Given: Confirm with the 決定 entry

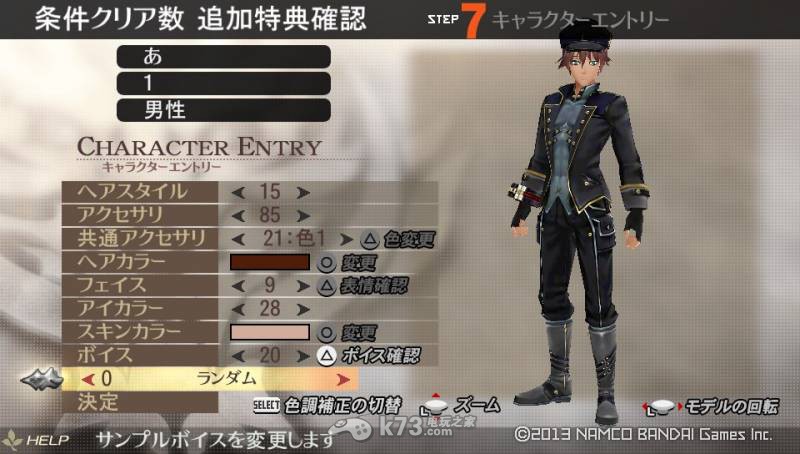Looking at the screenshot, I should pos(138,402).
